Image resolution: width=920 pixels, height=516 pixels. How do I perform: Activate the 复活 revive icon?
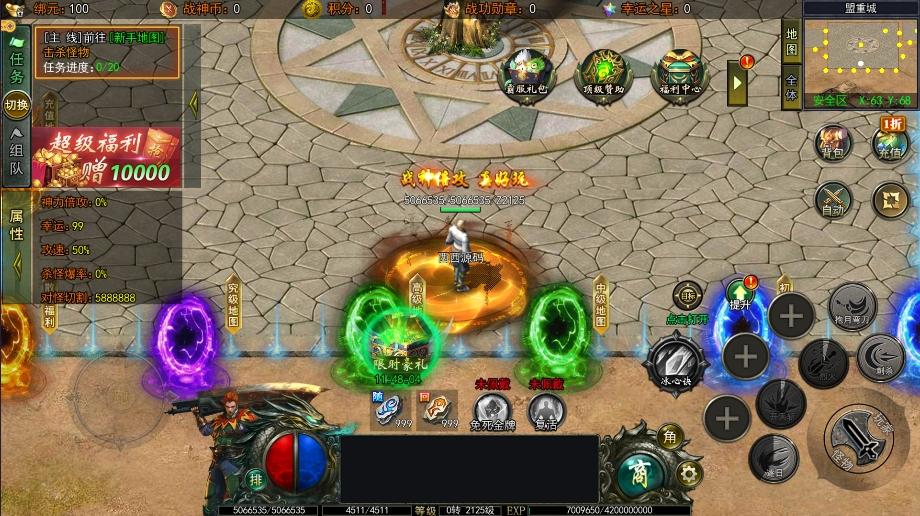point(546,410)
